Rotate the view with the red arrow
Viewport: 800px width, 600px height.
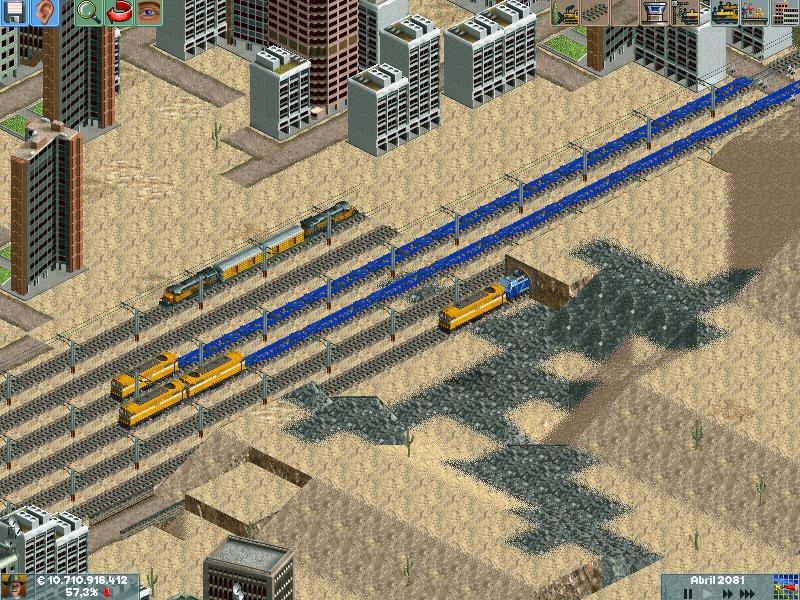119,13
